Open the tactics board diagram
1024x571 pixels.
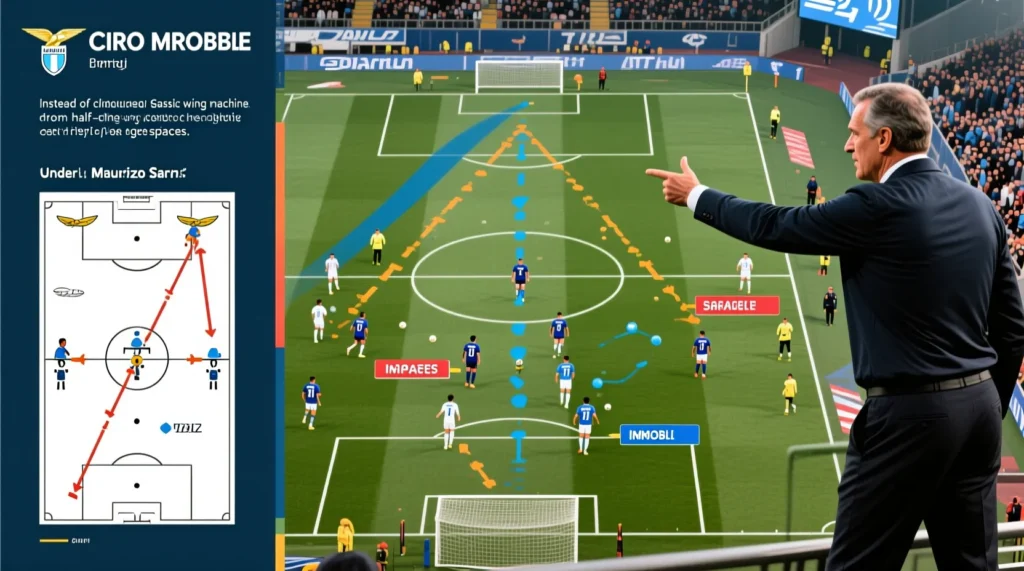point(137,357)
